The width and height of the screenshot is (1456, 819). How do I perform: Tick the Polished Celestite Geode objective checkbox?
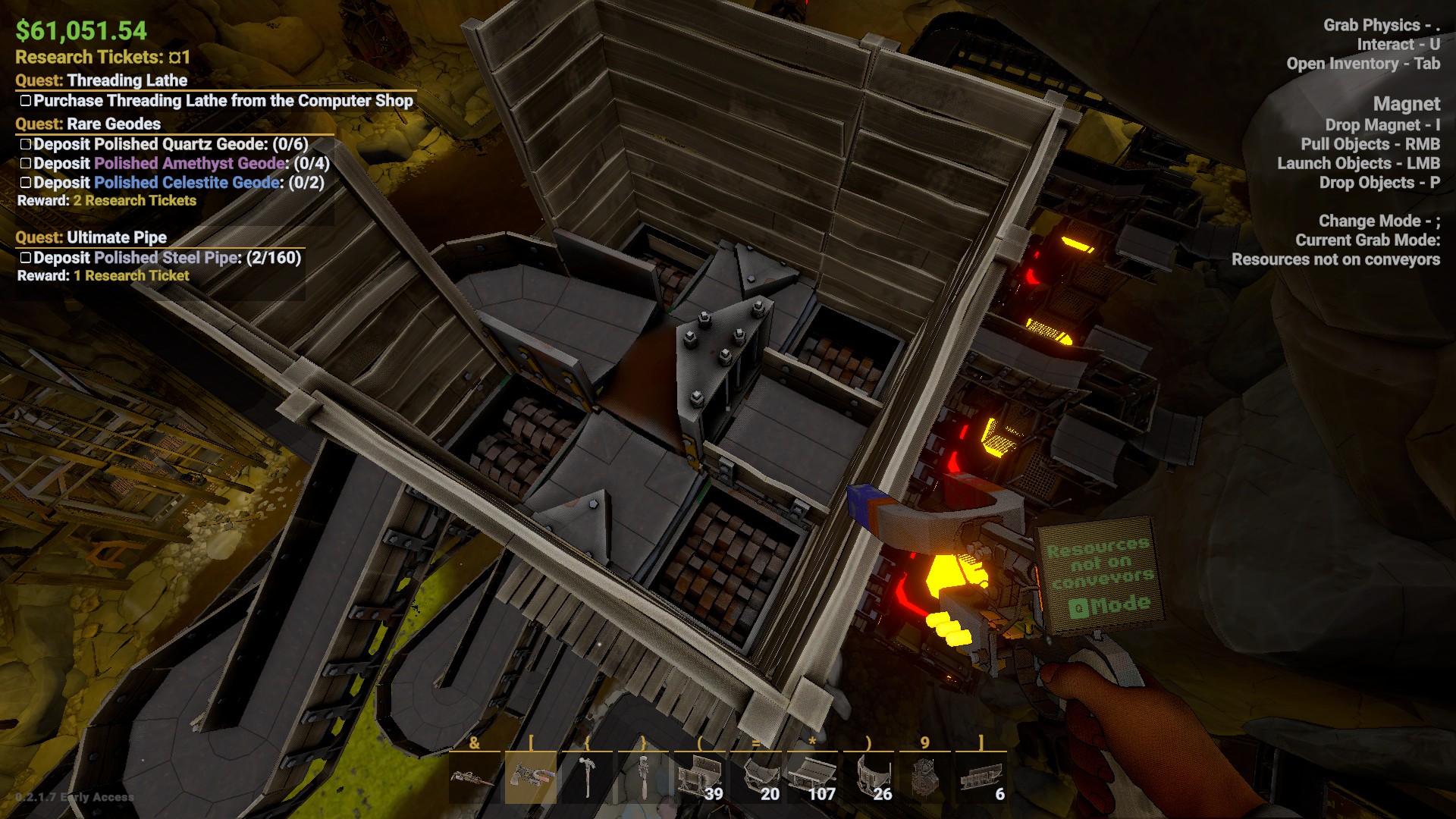pos(25,183)
